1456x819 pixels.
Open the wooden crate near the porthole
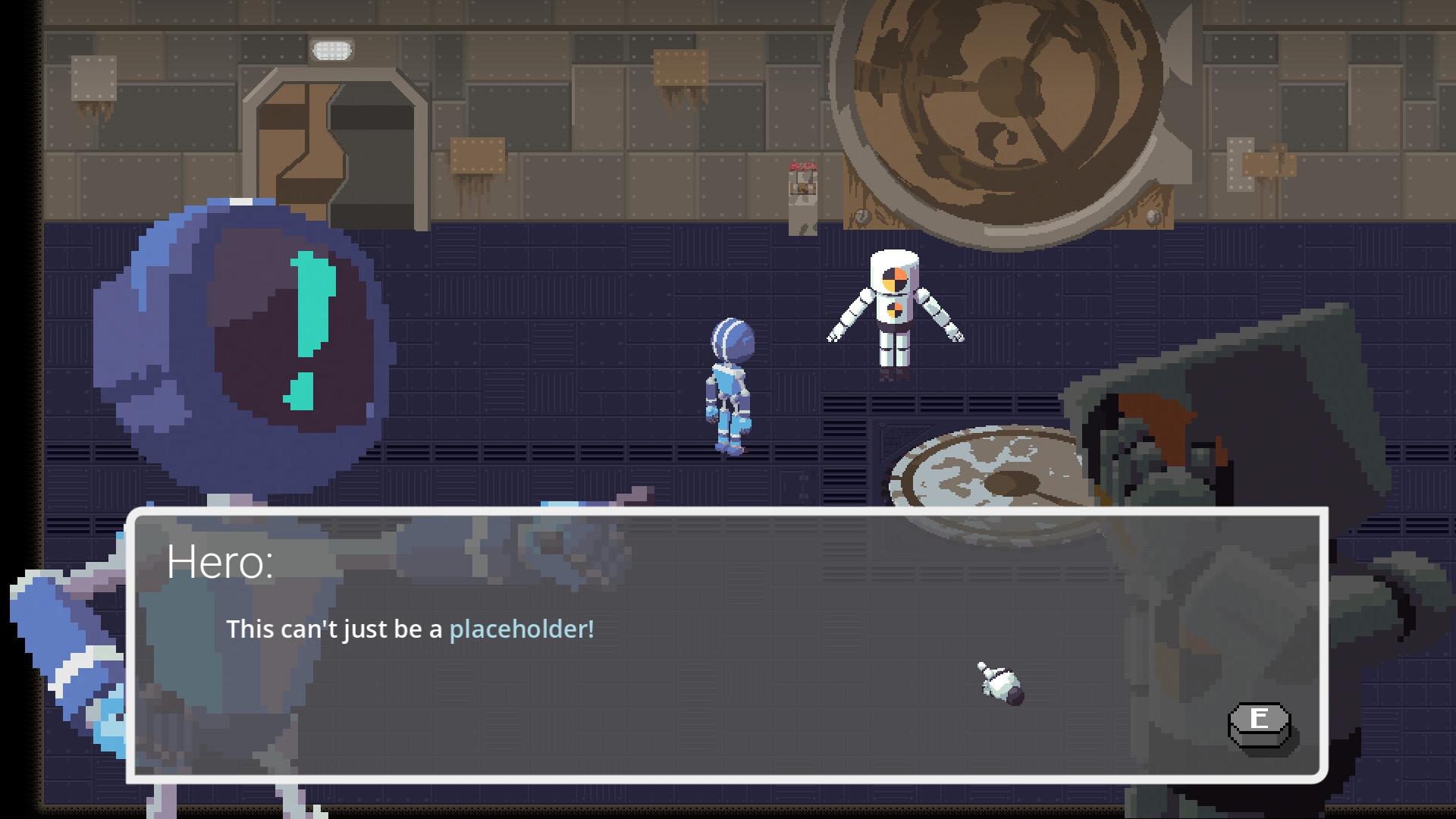1137,212
